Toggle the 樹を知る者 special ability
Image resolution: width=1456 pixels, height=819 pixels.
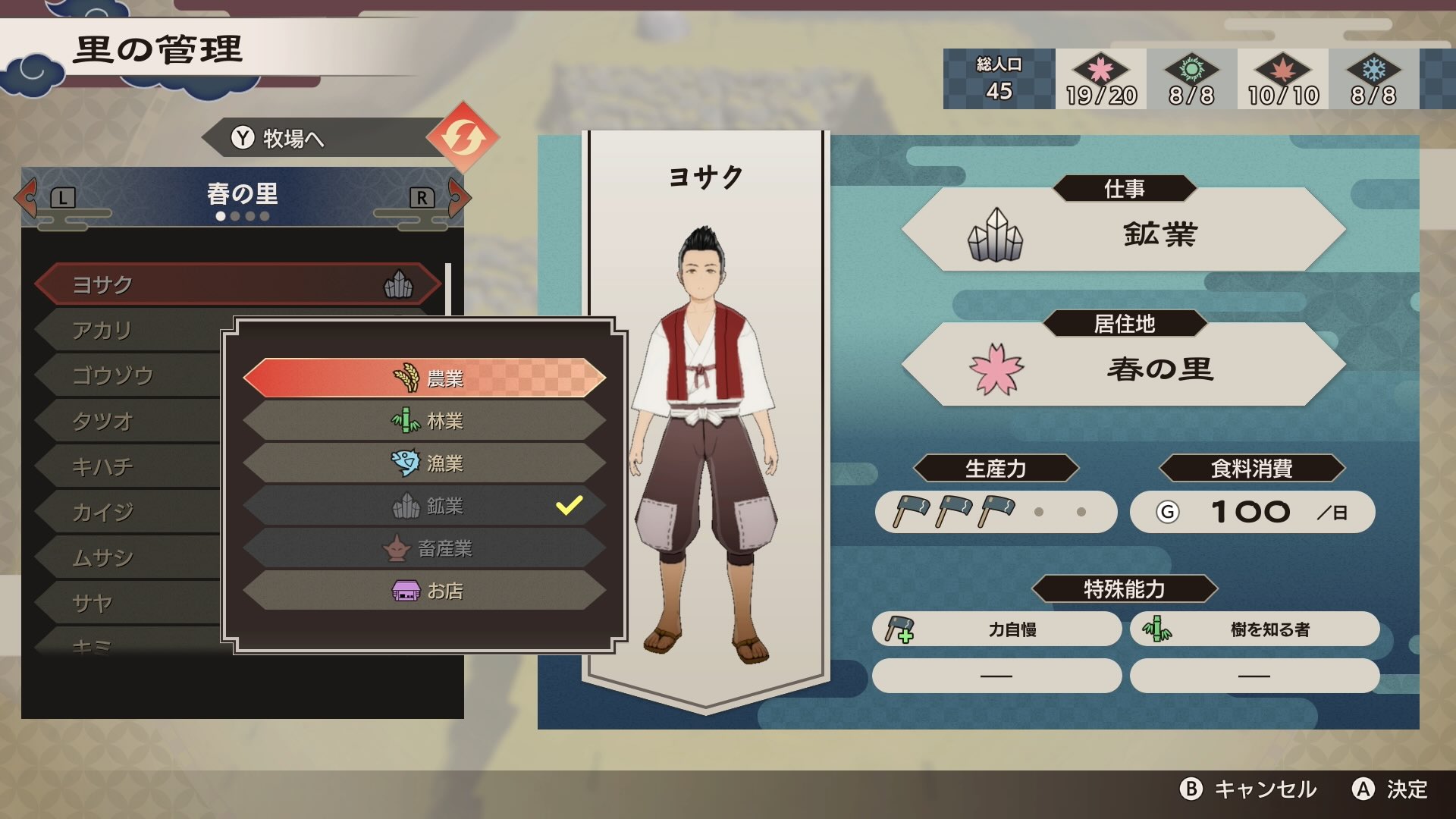click(1255, 629)
